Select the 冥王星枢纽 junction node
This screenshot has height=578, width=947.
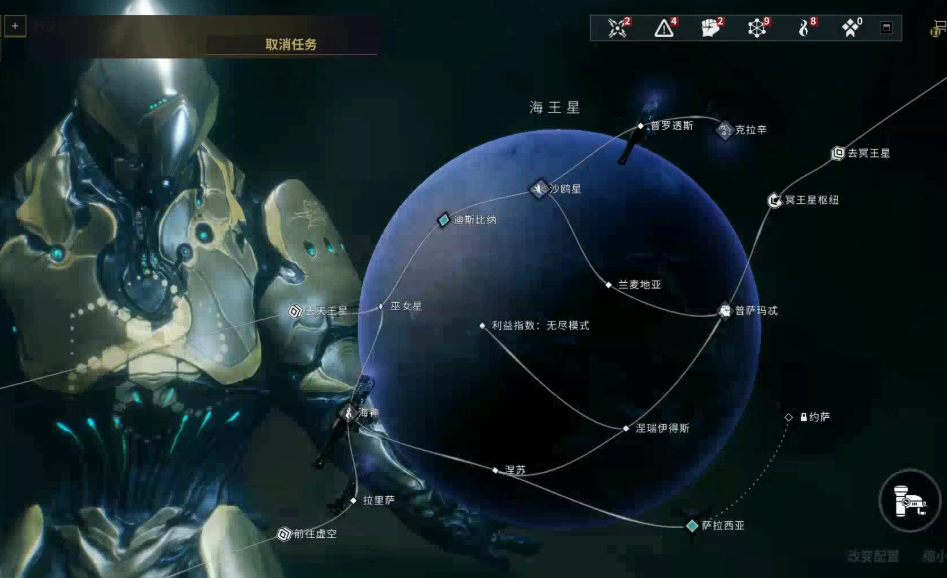click(x=774, y=200)
